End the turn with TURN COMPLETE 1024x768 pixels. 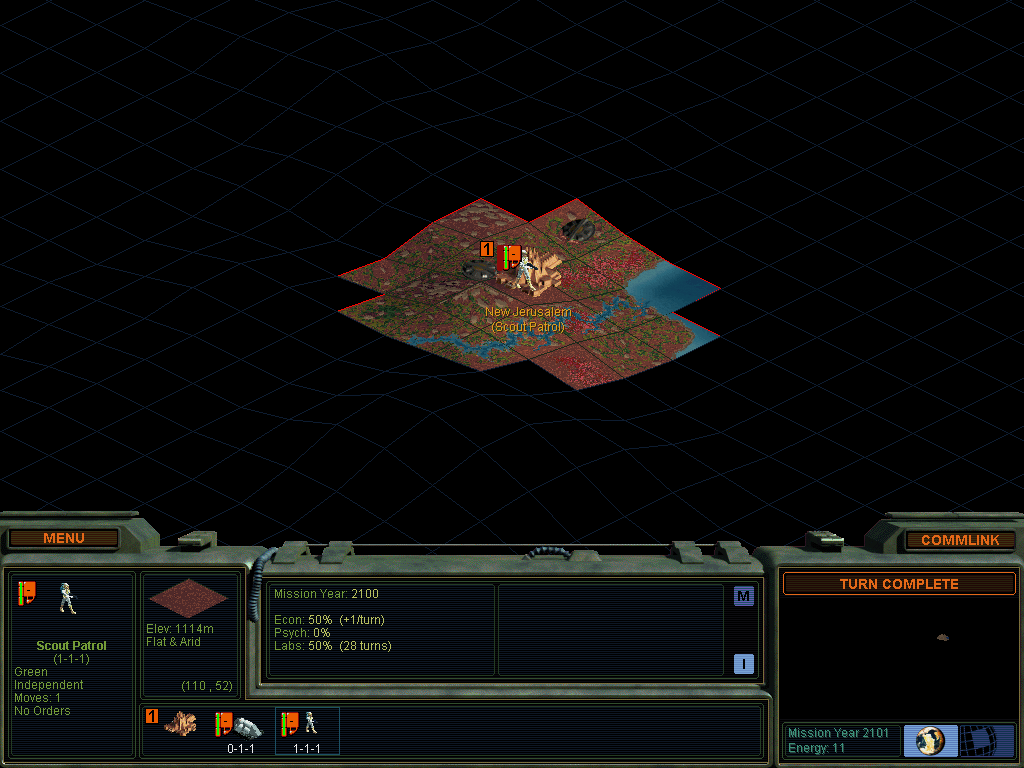pyautogui.click(x=898, y=584)
